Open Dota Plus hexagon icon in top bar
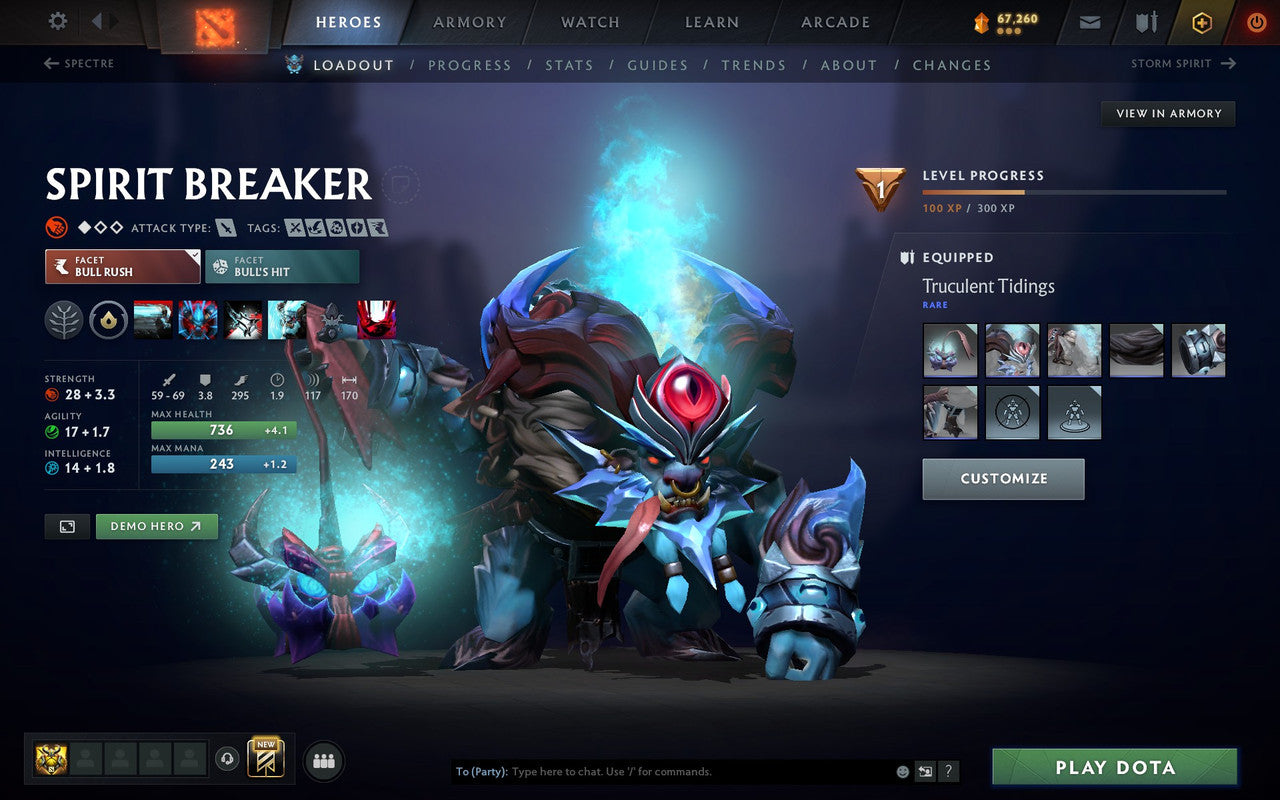Image resolution: width=1280 pixels, height=800 pixels. click(1201, 22)
